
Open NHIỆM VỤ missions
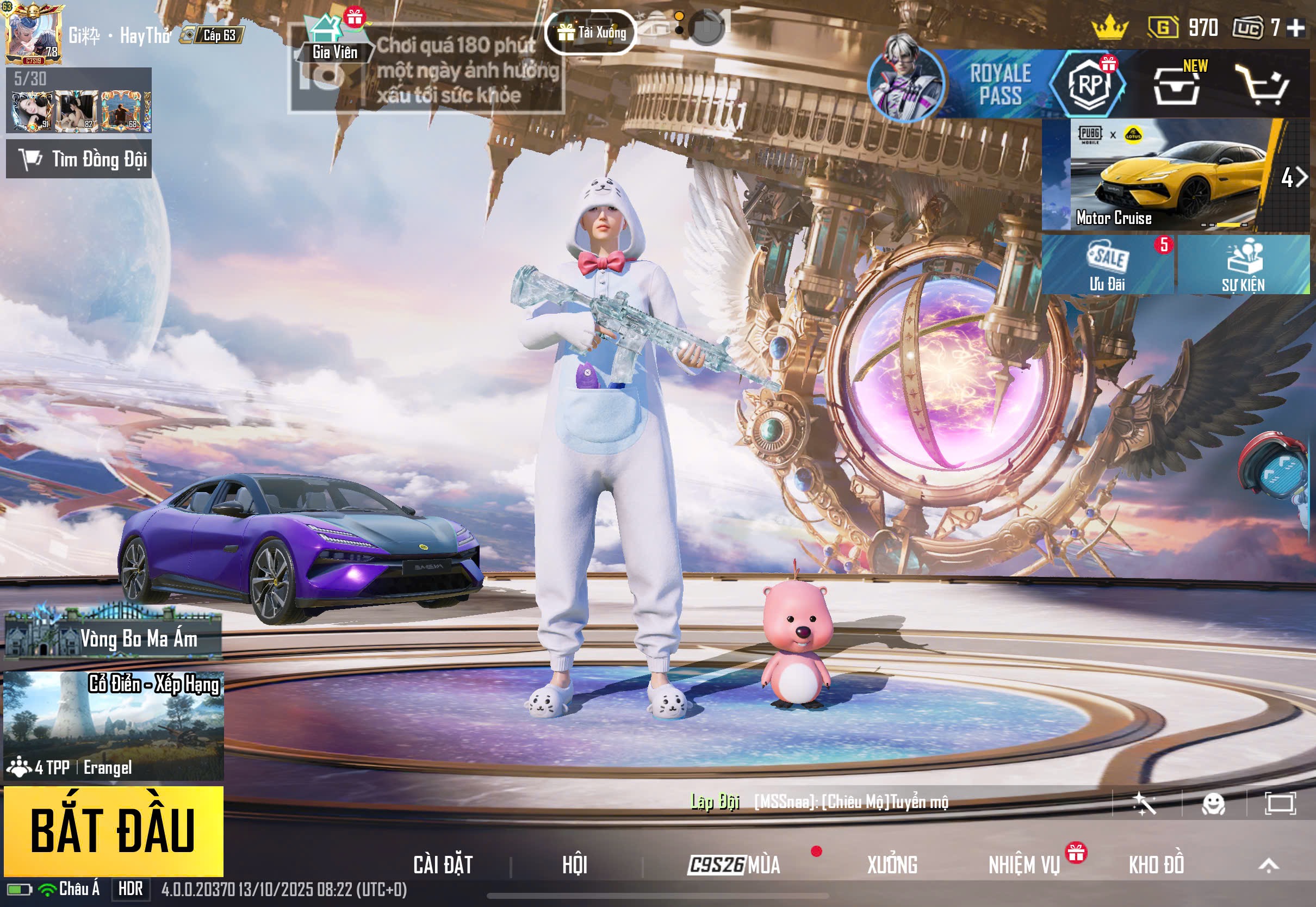1024,865
